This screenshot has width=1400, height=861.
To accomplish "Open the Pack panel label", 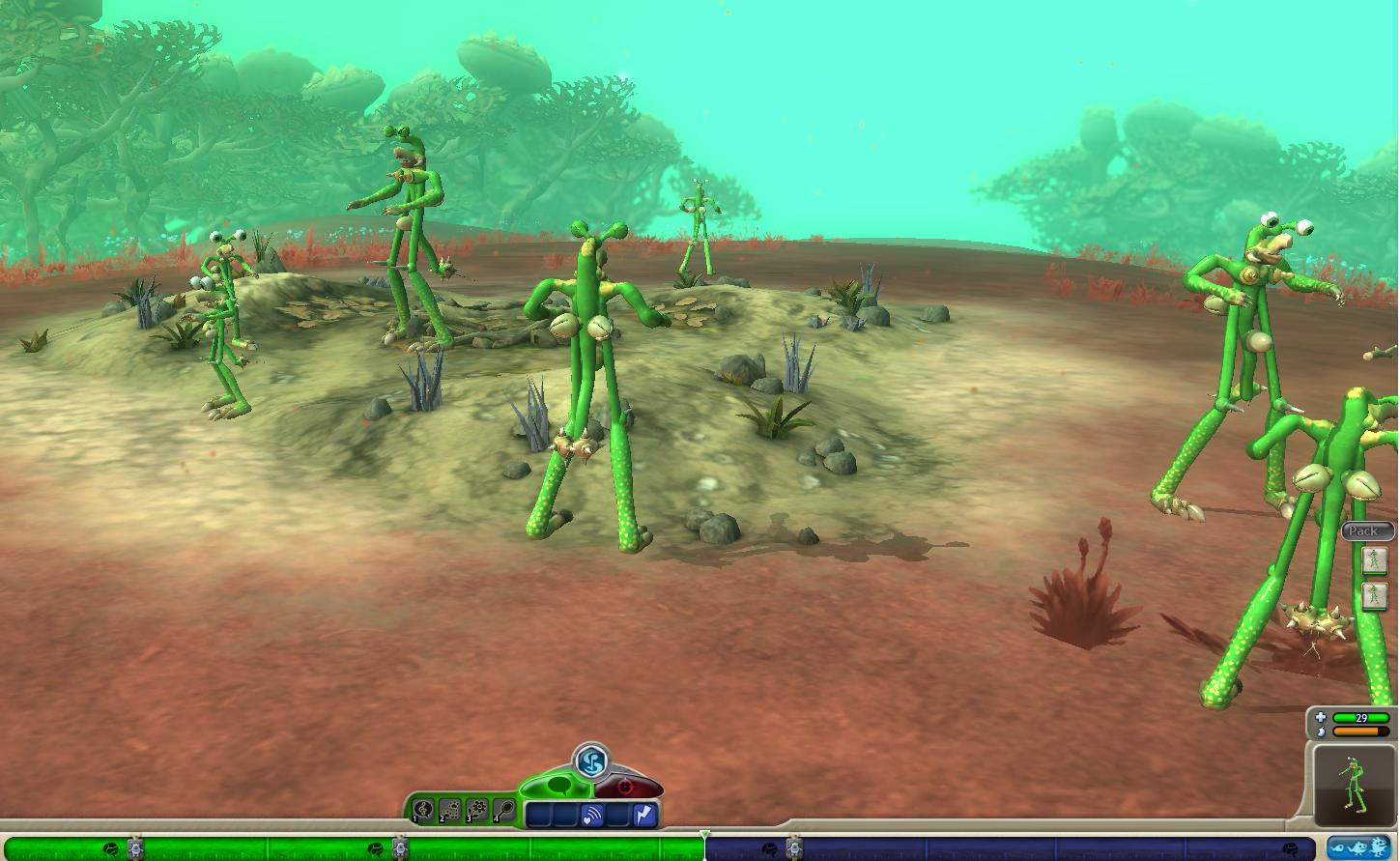I will pos(1365,531).
